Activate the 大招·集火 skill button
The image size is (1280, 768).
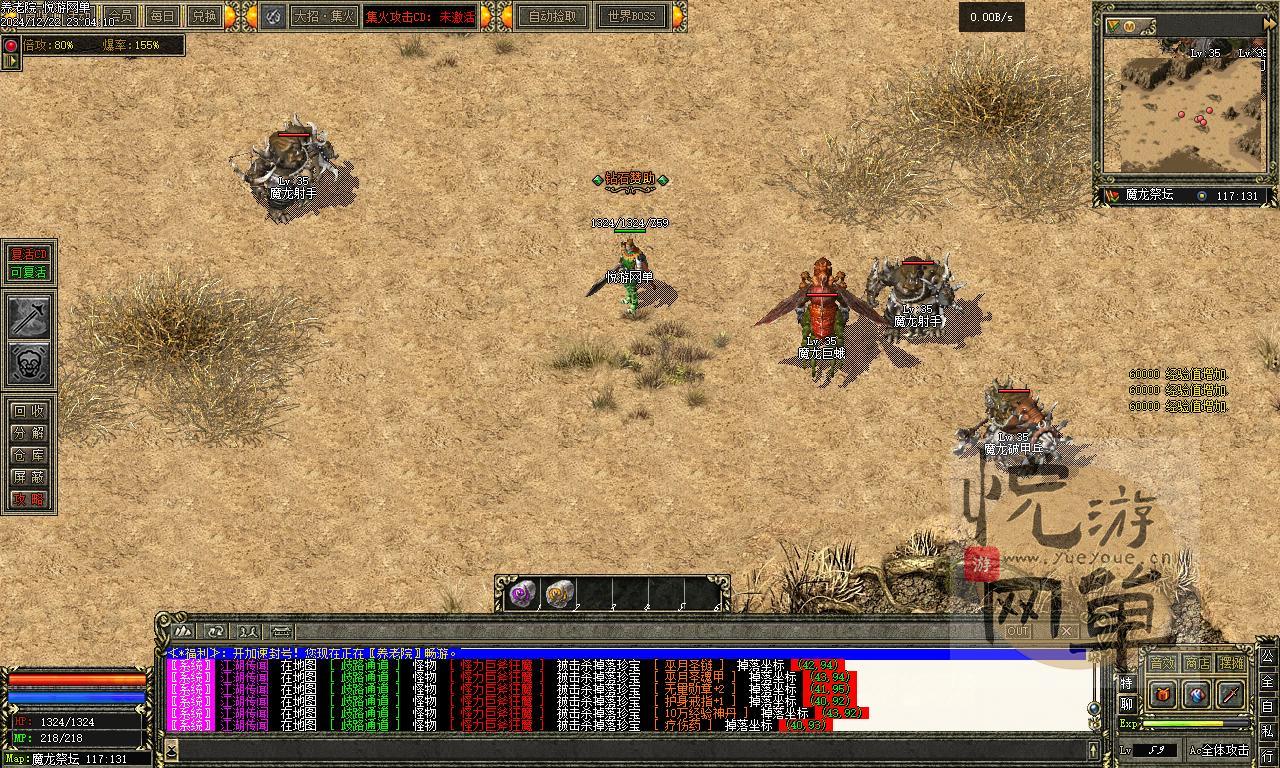pyautogui.click(x=322, y=16)
